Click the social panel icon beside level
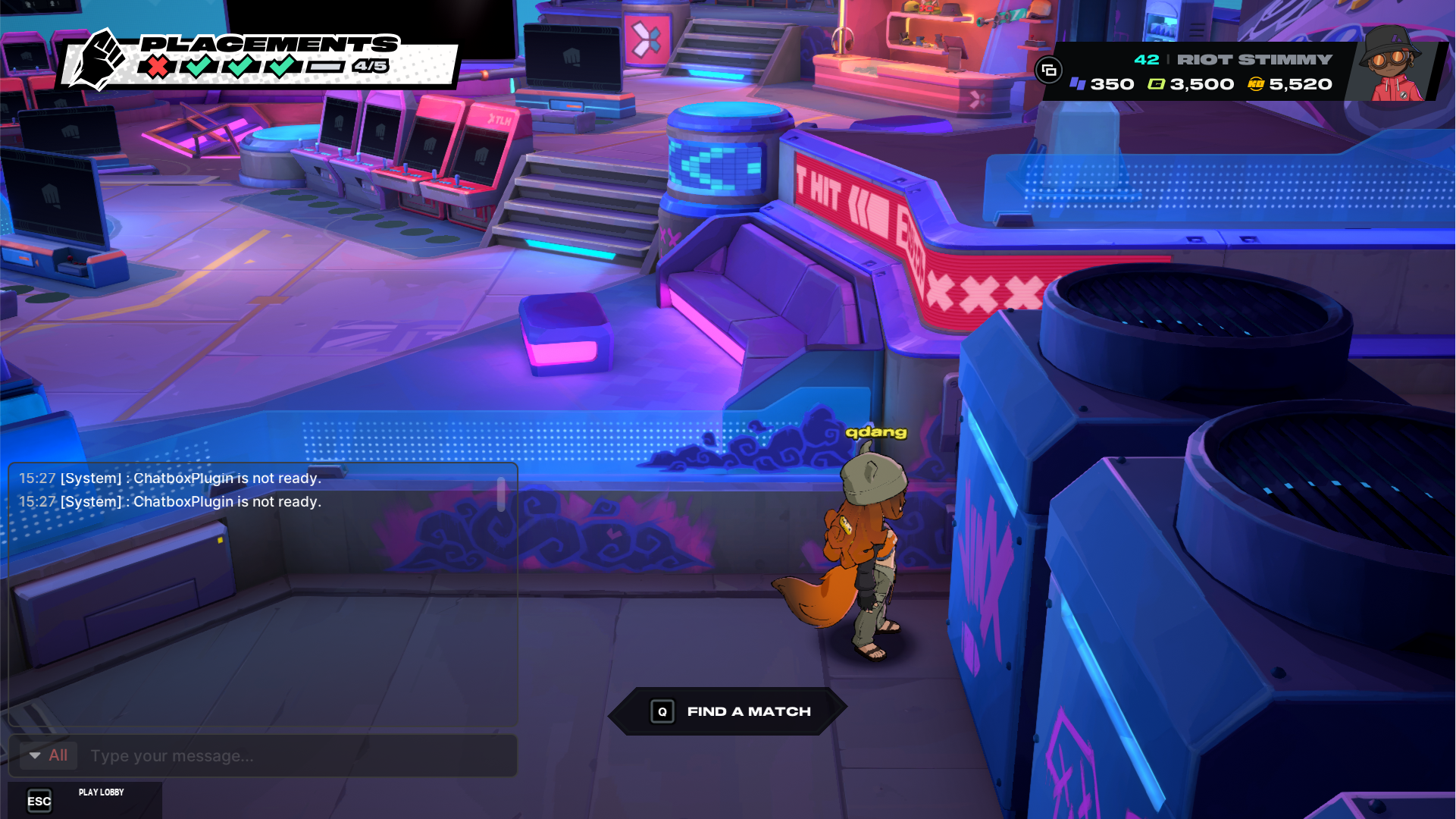The width and height of the screenshot is (1456, 819). [1049, 71]
